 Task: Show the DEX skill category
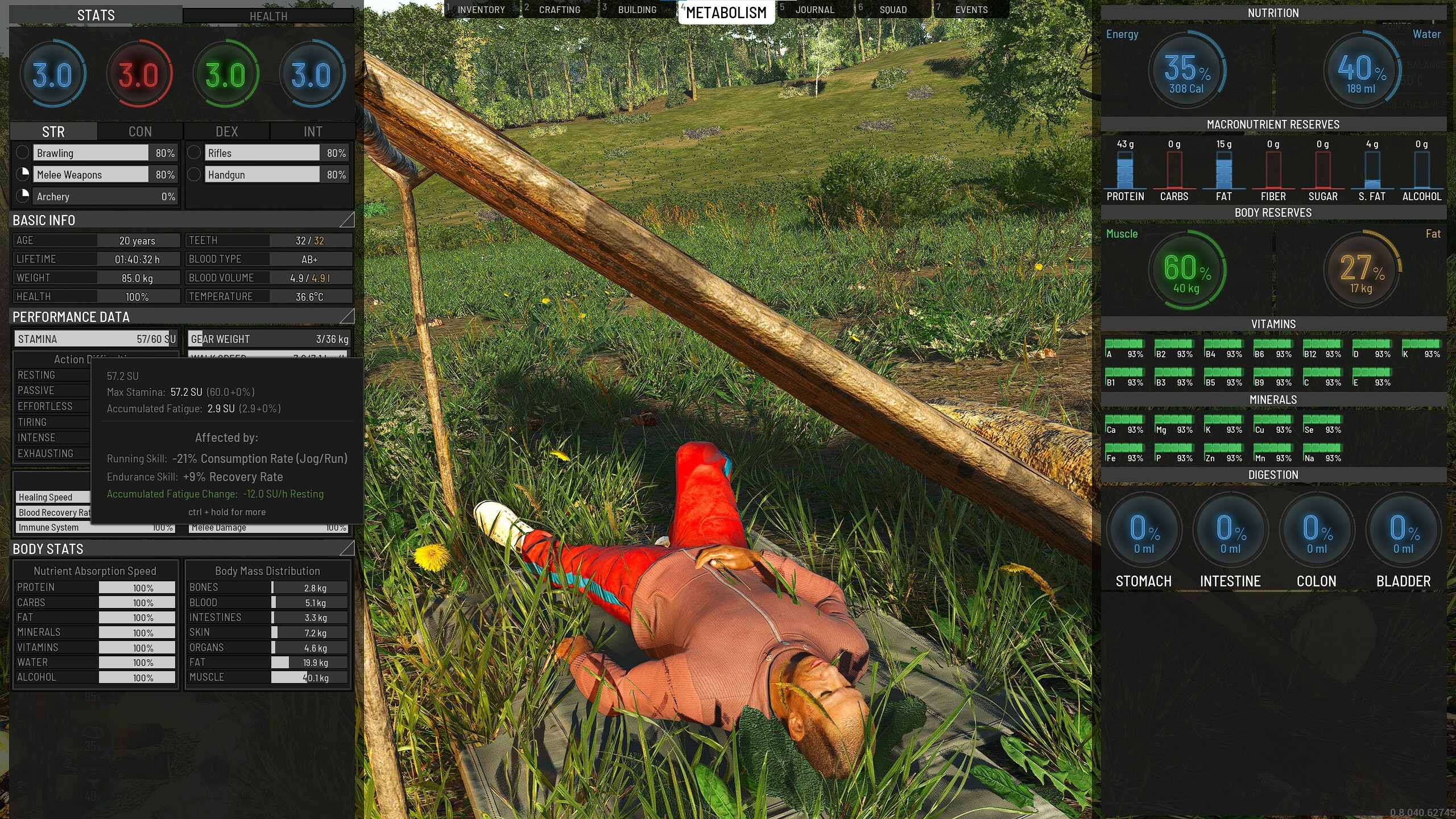coord(226,132)
